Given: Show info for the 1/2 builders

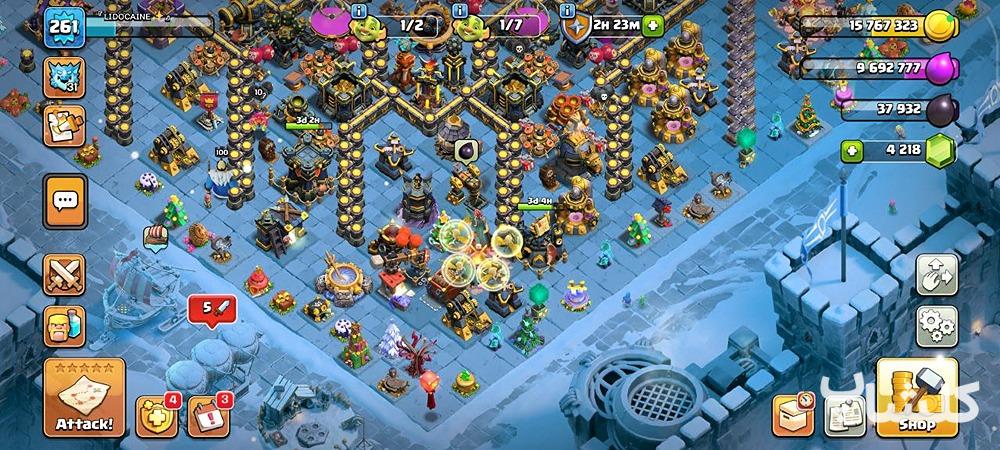Looking at the screenshot, I should pos(360,11).
